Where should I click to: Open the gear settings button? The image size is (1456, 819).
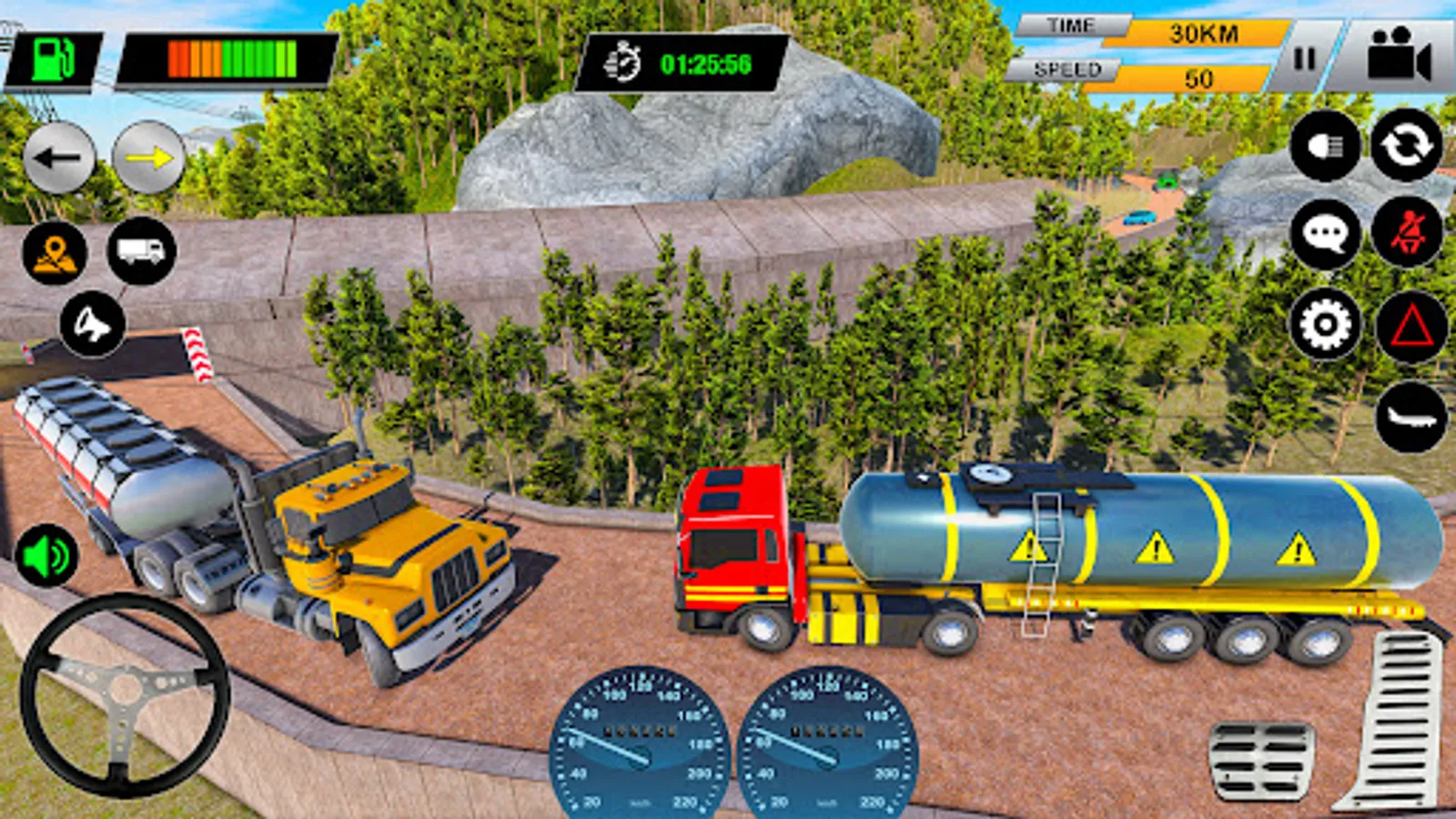click(1325, 324)
